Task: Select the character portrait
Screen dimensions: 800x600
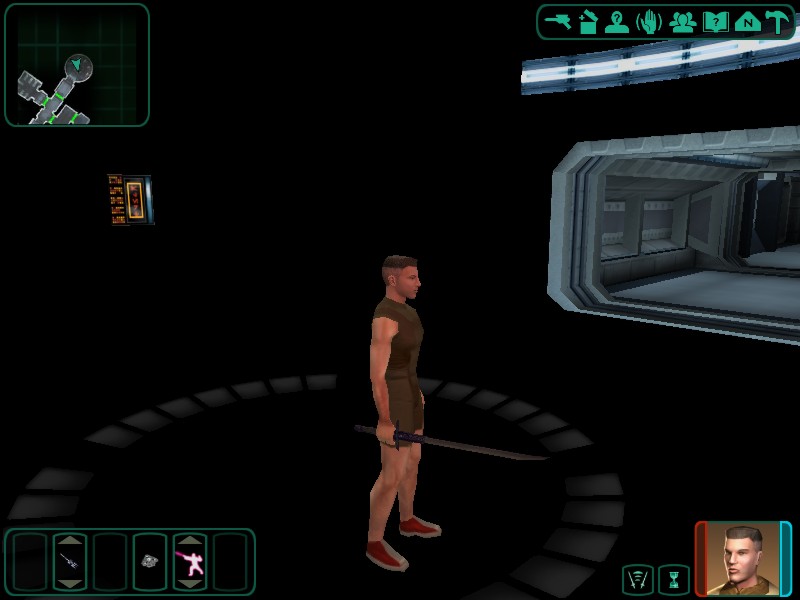Action: pos(743,558)
